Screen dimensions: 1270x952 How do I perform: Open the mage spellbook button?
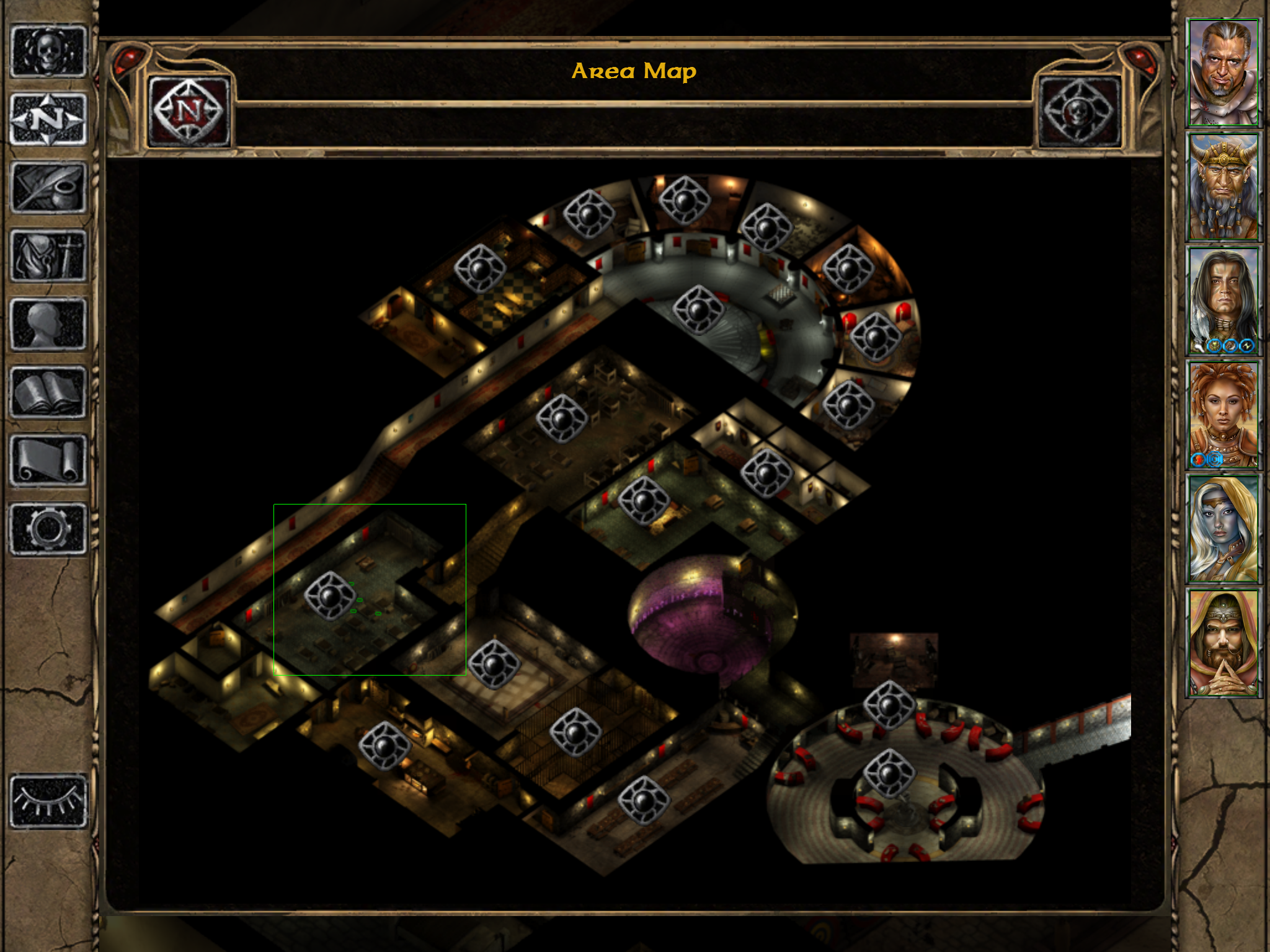point(48,392)
